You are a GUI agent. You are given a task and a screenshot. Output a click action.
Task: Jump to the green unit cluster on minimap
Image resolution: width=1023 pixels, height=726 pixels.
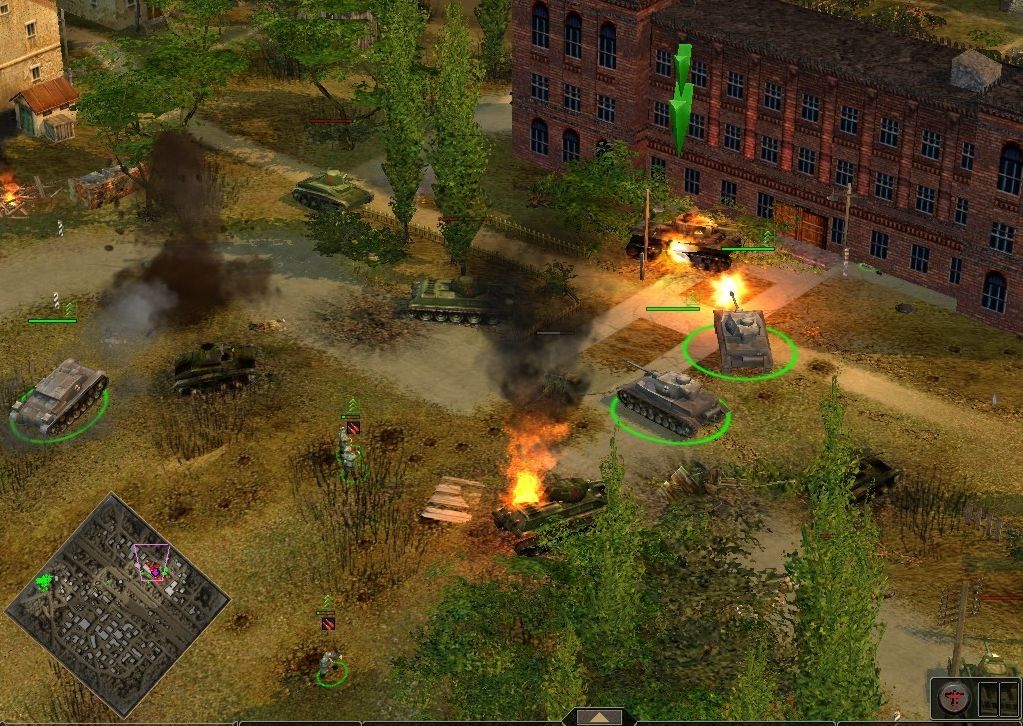(44, 580)
